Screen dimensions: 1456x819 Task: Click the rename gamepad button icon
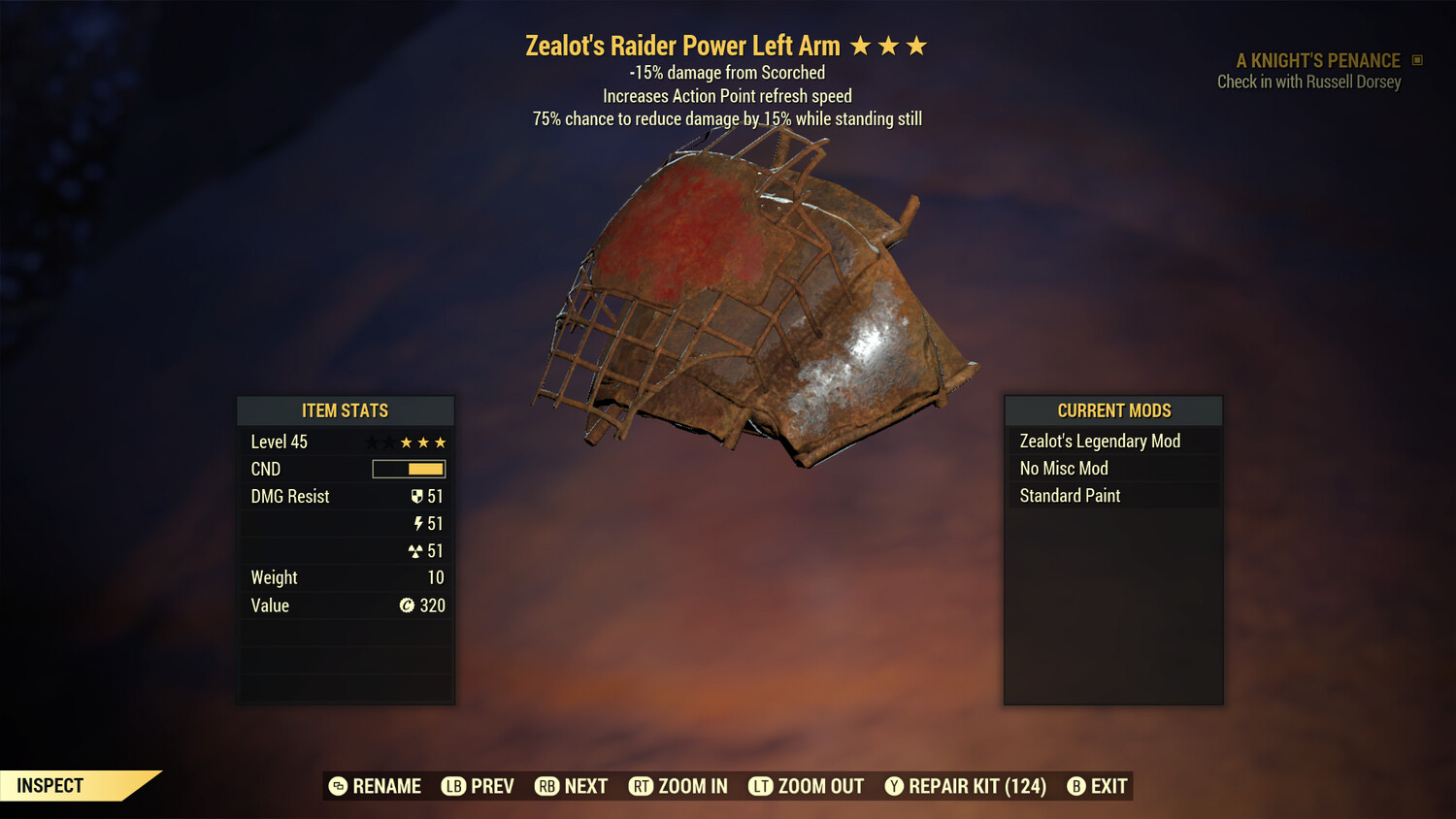[338, 786]
